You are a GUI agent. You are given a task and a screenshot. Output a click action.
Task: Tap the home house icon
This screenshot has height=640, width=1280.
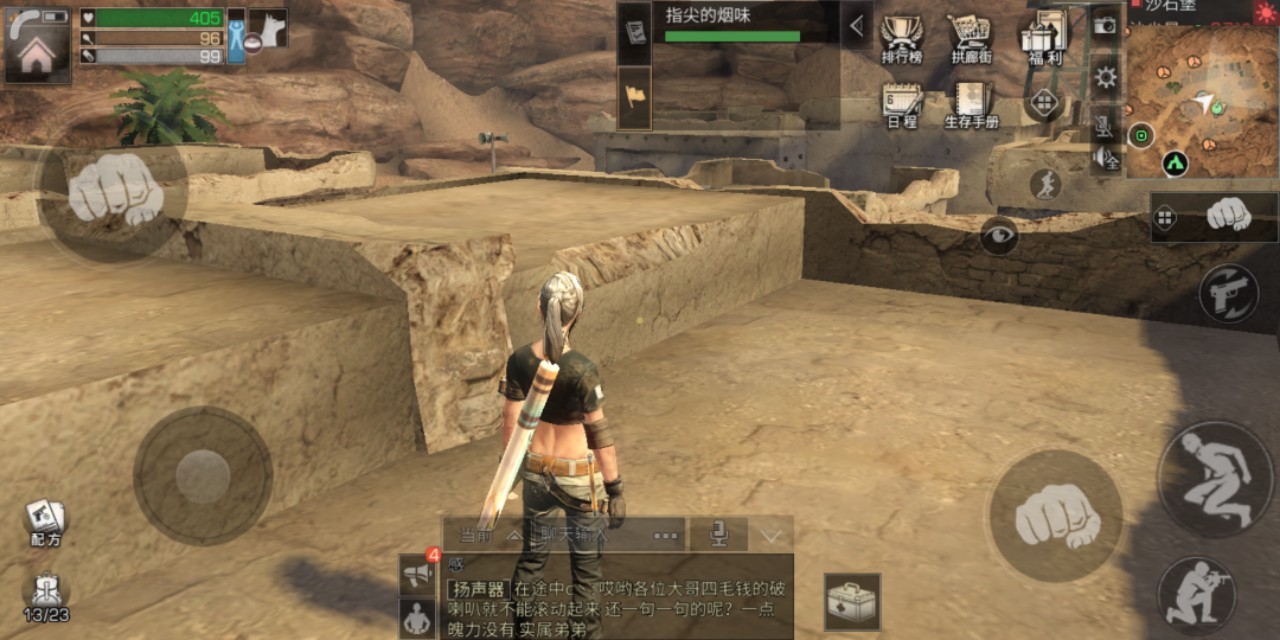tap(37, 55)
